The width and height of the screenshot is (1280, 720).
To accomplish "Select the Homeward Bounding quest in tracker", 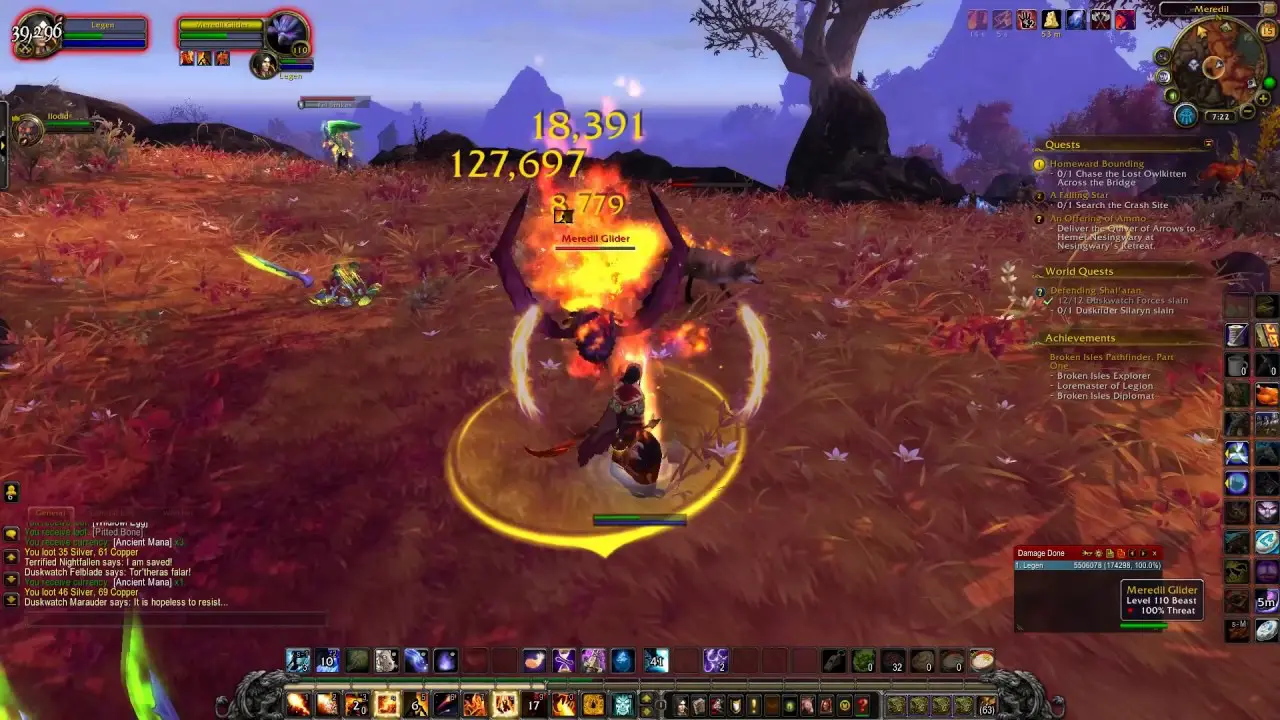I will click(1096, 164).
